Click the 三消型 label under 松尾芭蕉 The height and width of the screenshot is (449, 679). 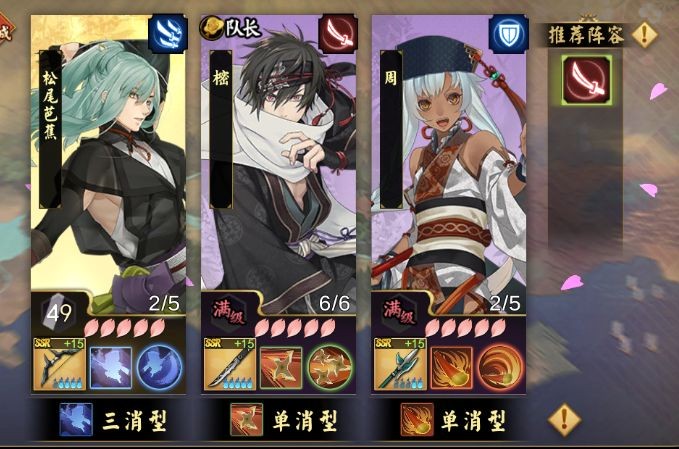tap(110, 420)
